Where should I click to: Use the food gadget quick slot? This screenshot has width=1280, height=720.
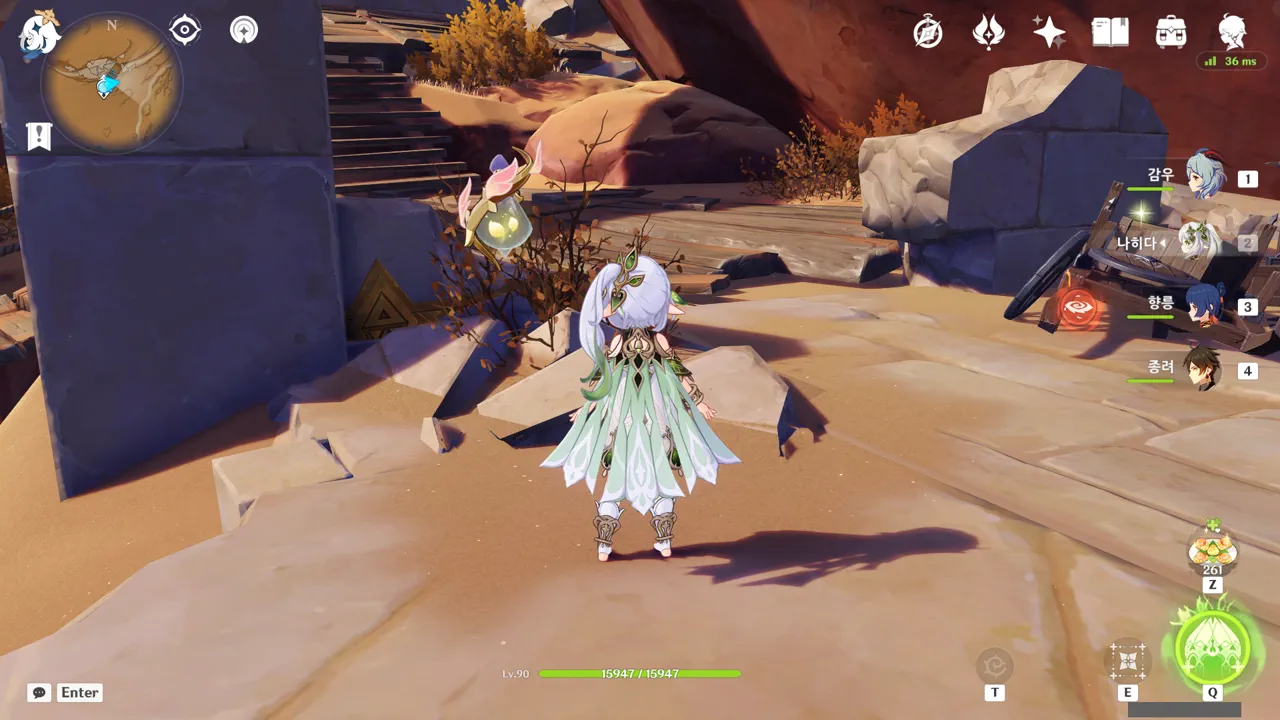(1213, 551)
